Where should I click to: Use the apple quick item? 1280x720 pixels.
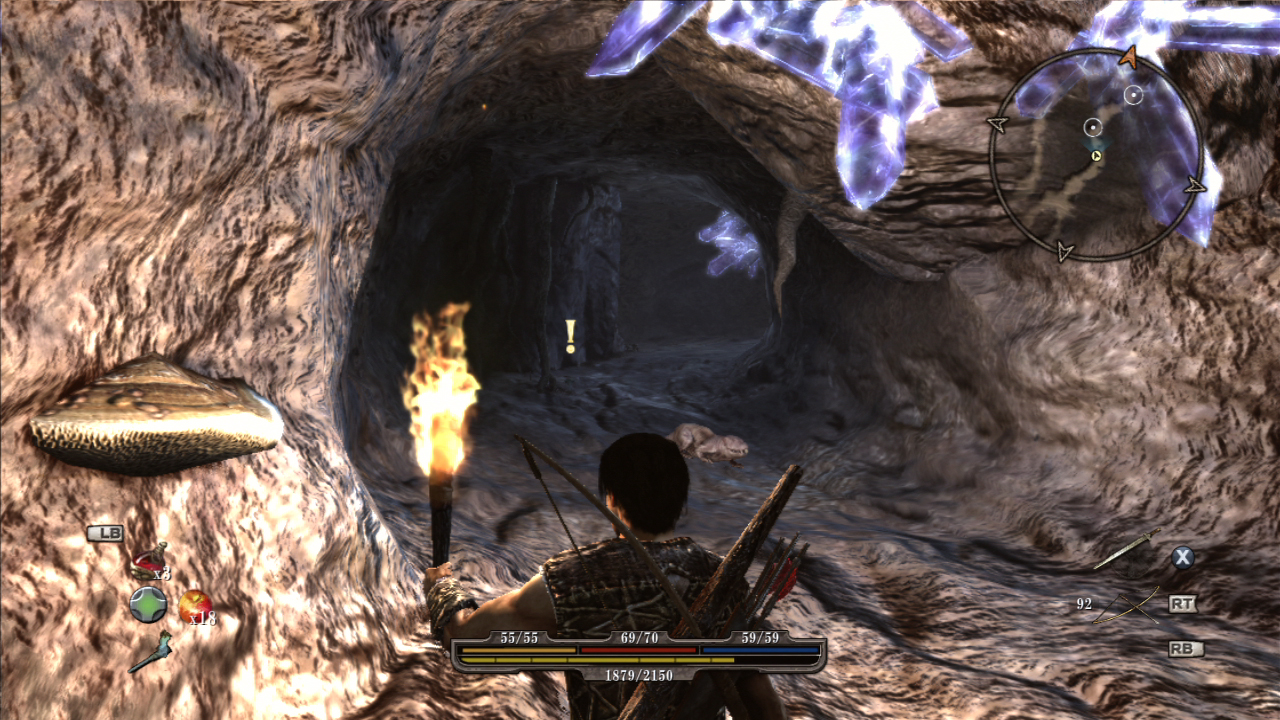194,603
